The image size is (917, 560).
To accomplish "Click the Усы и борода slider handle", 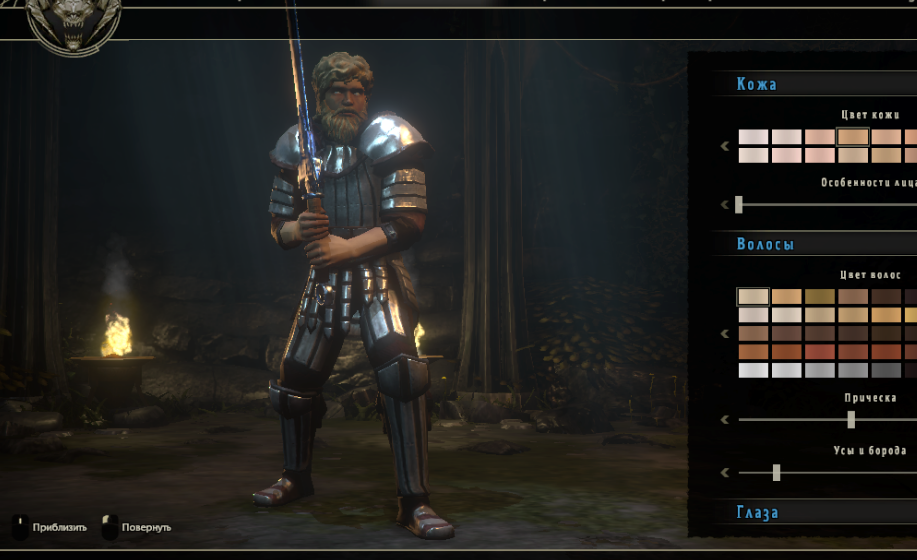I will tap(776, 472).
